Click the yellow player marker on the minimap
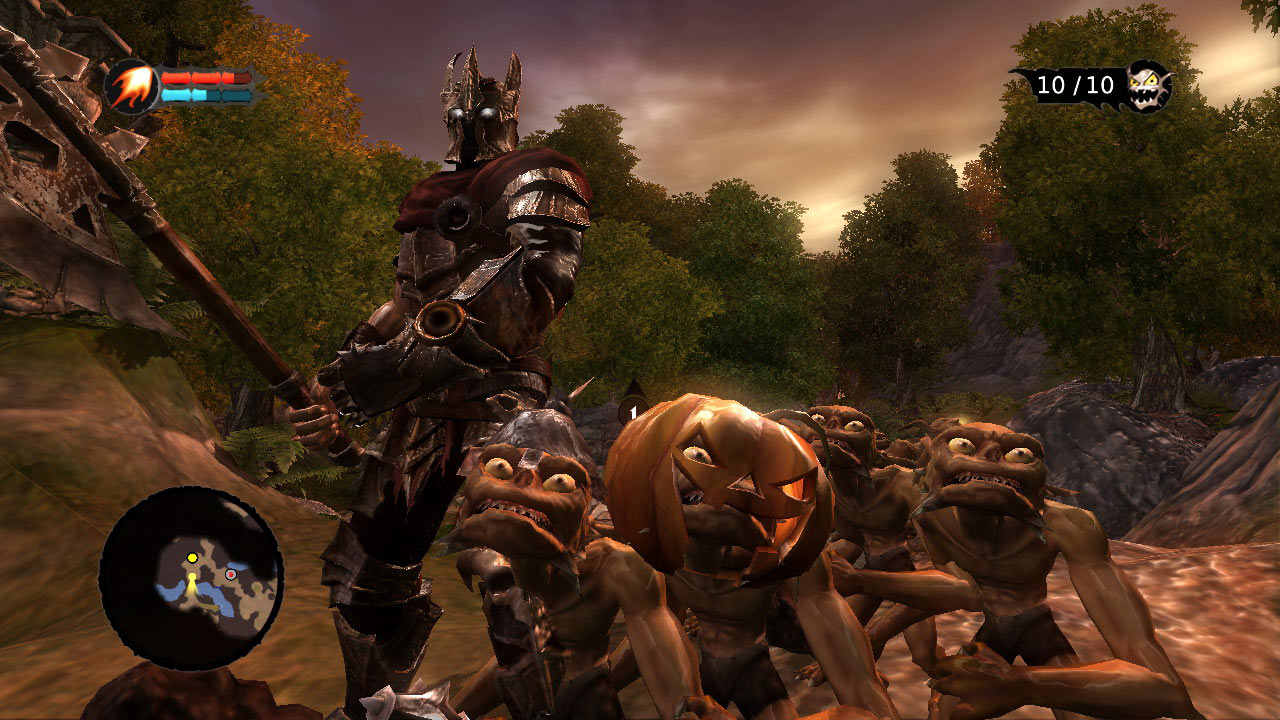 (192, 558)
